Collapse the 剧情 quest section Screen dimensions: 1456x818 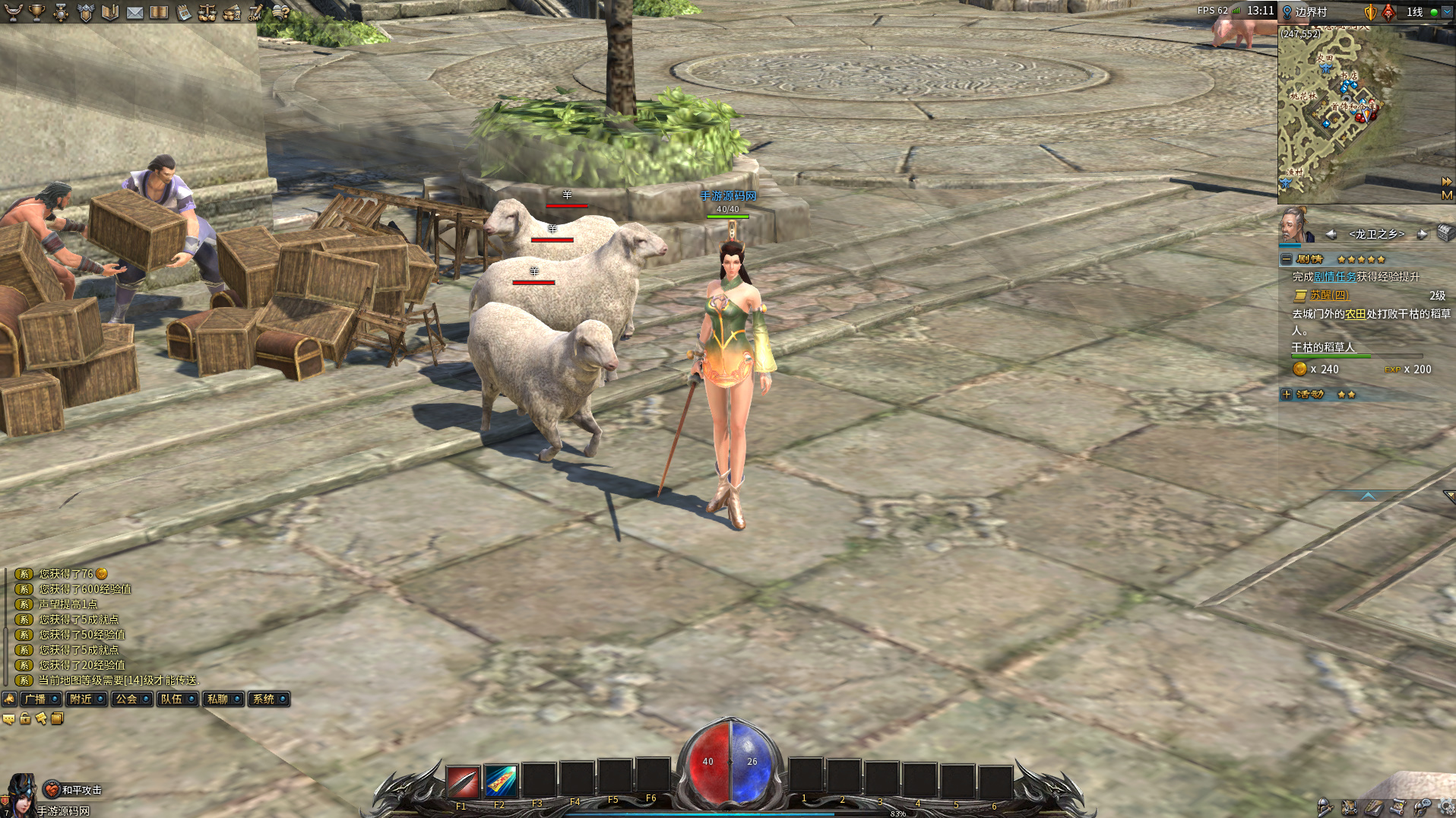1287,259
